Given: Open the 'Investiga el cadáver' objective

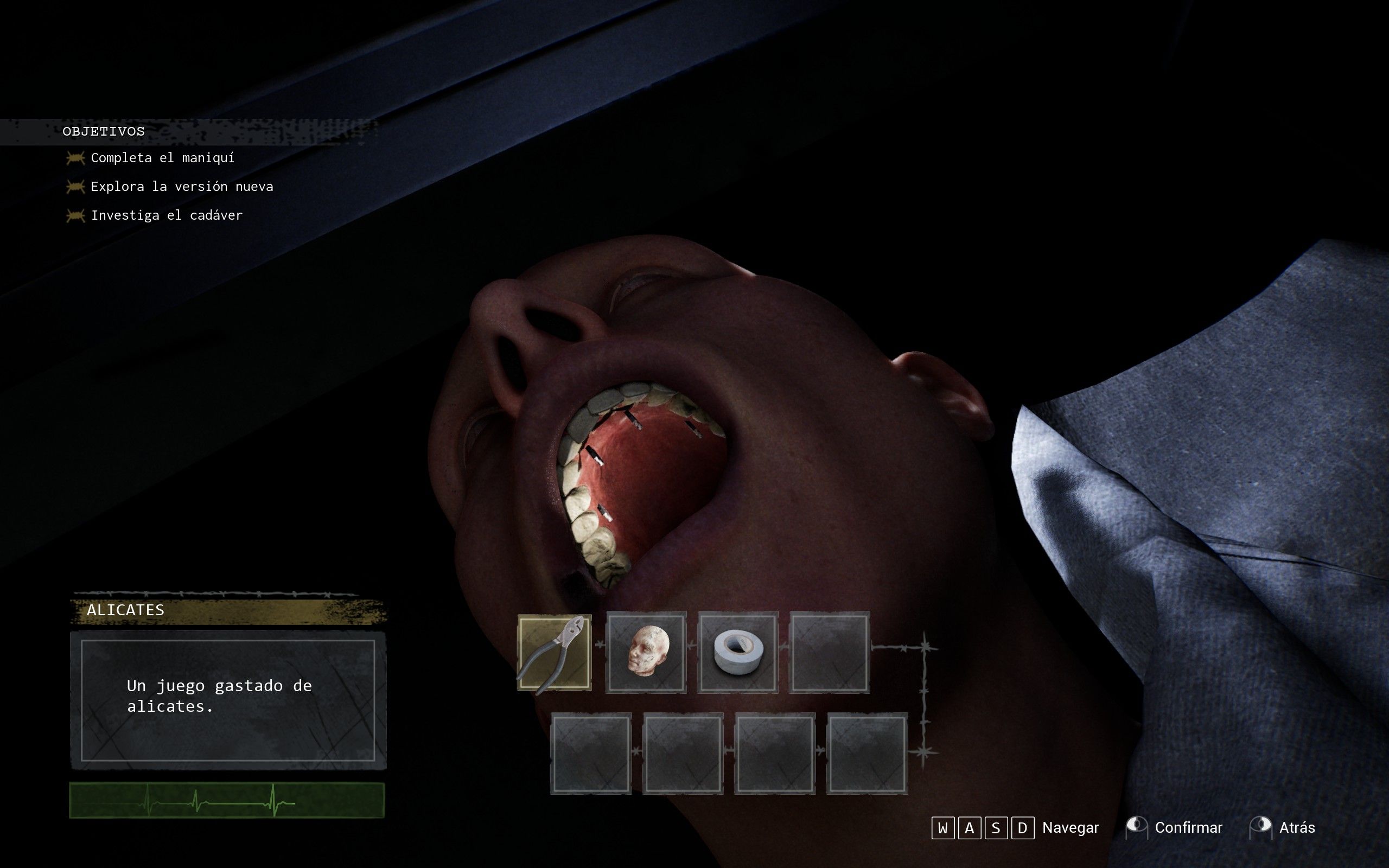Looking at the screenshot, I should (167, 215).
